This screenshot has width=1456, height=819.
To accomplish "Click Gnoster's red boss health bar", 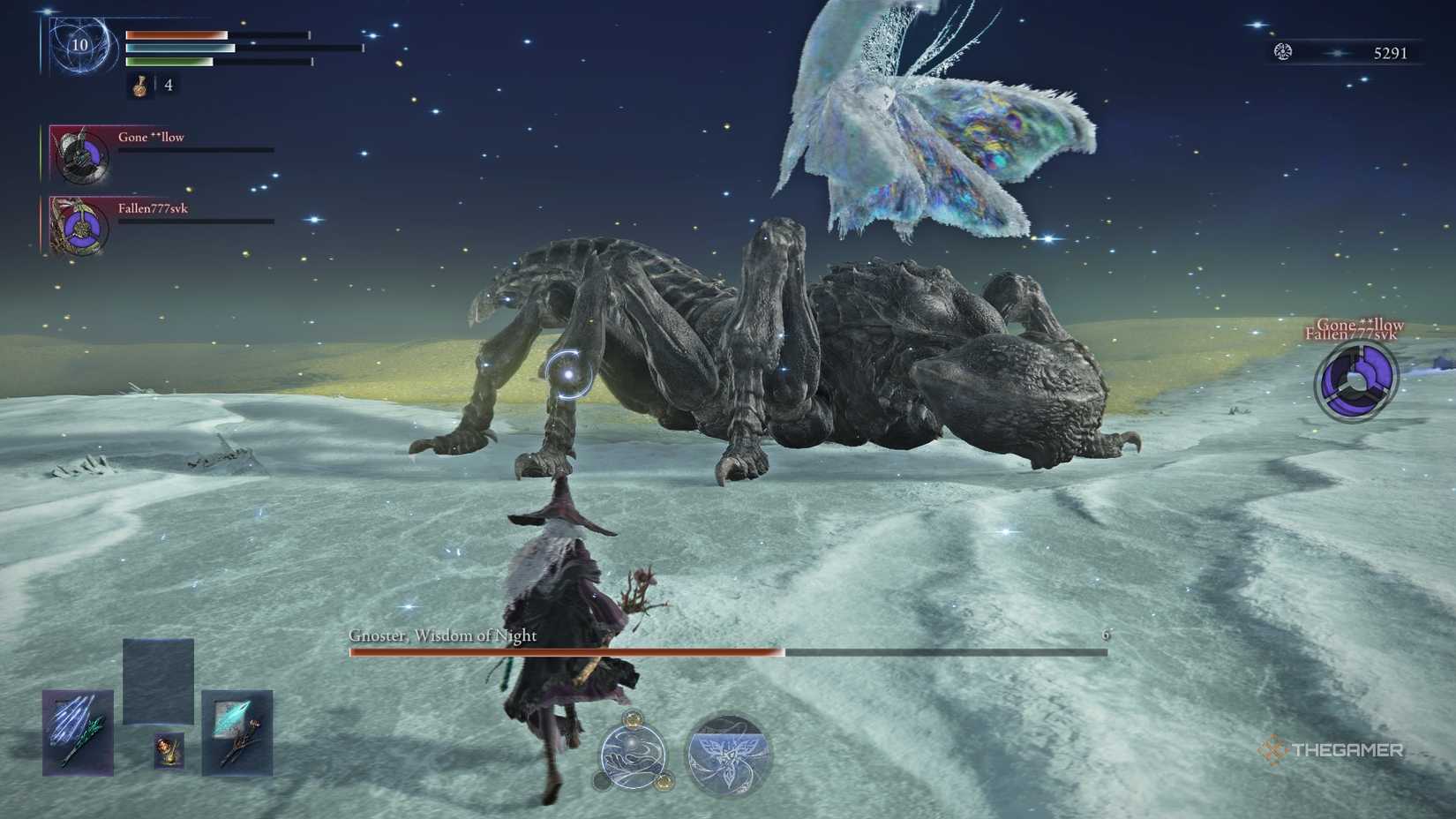I will pos(565,651).
